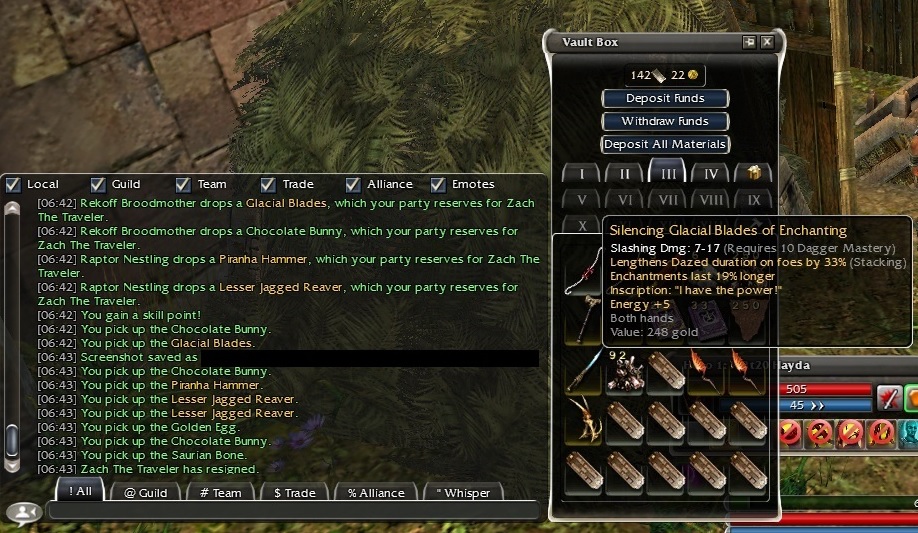This screenshot has height=533, width=918.
Task: Open vault tab II
Action: [624, 173]
